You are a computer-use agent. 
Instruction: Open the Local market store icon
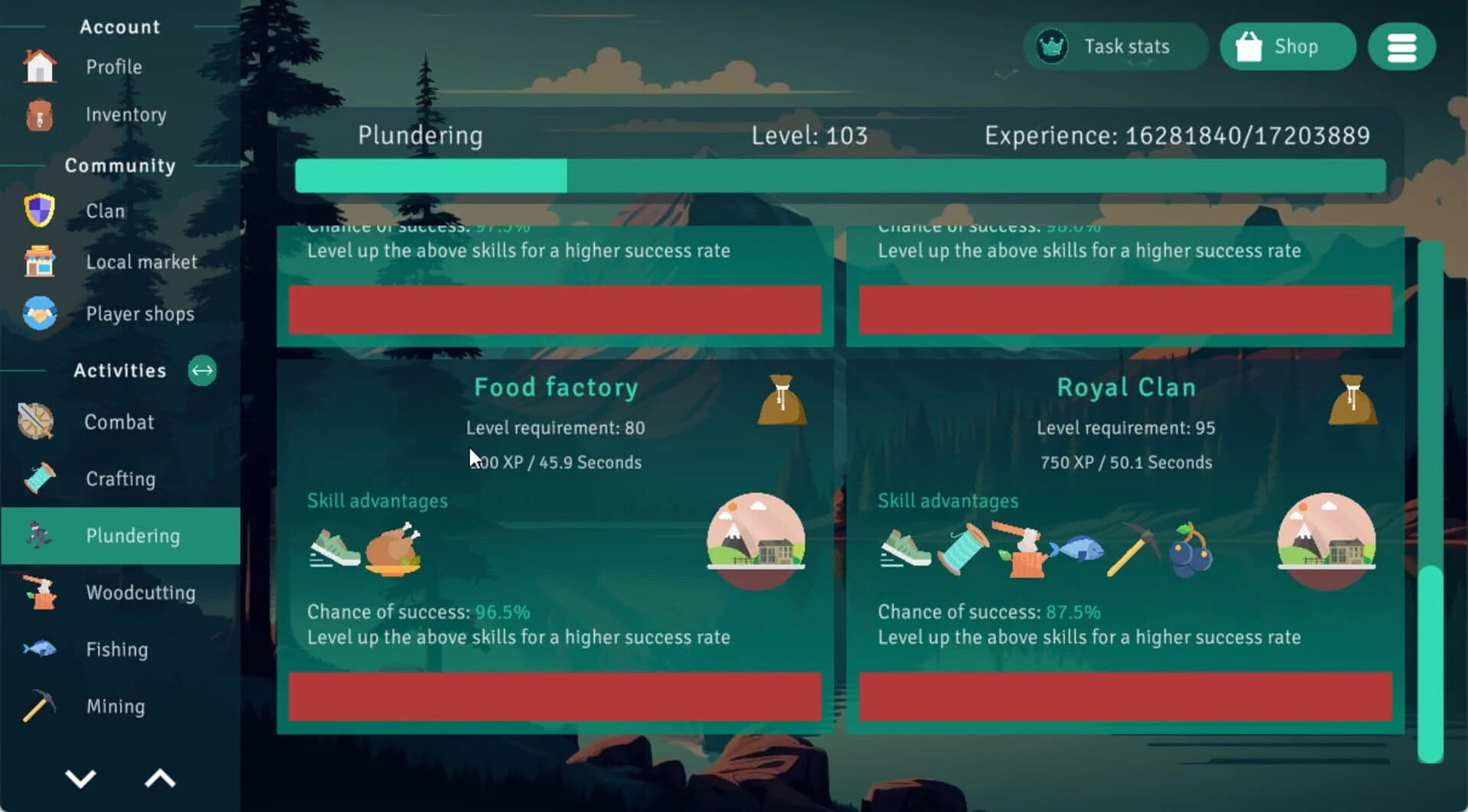click(x=38, y=261)
